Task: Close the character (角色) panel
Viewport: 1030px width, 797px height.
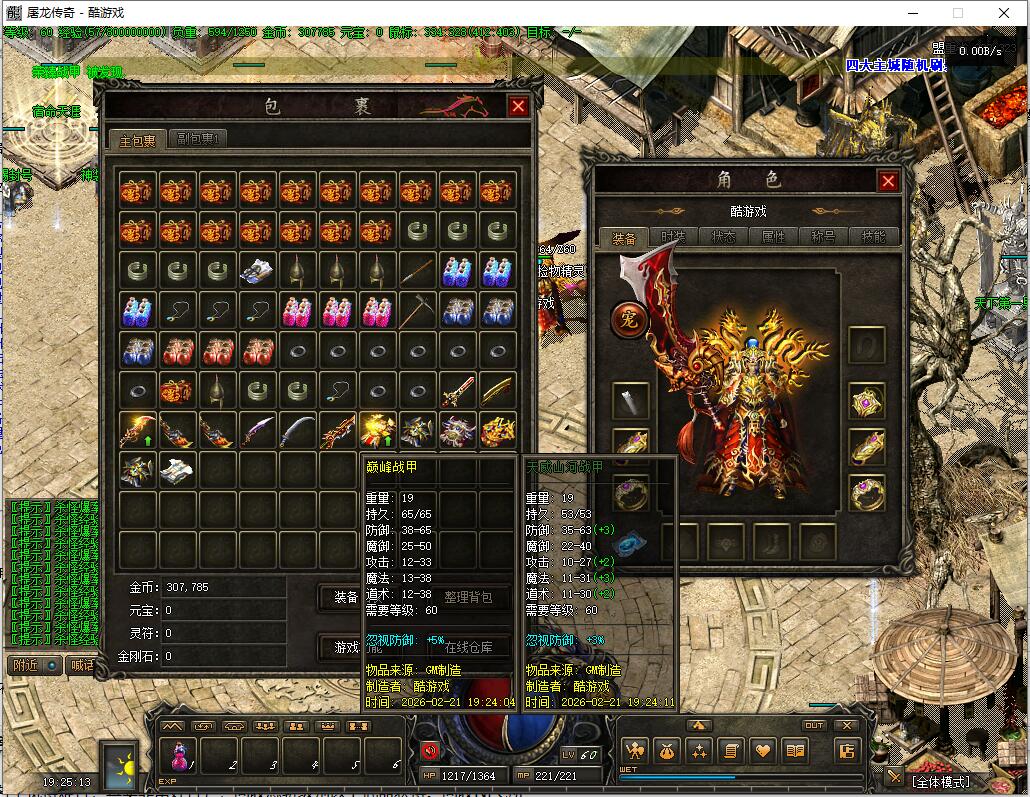Action: tap(887, 181)
